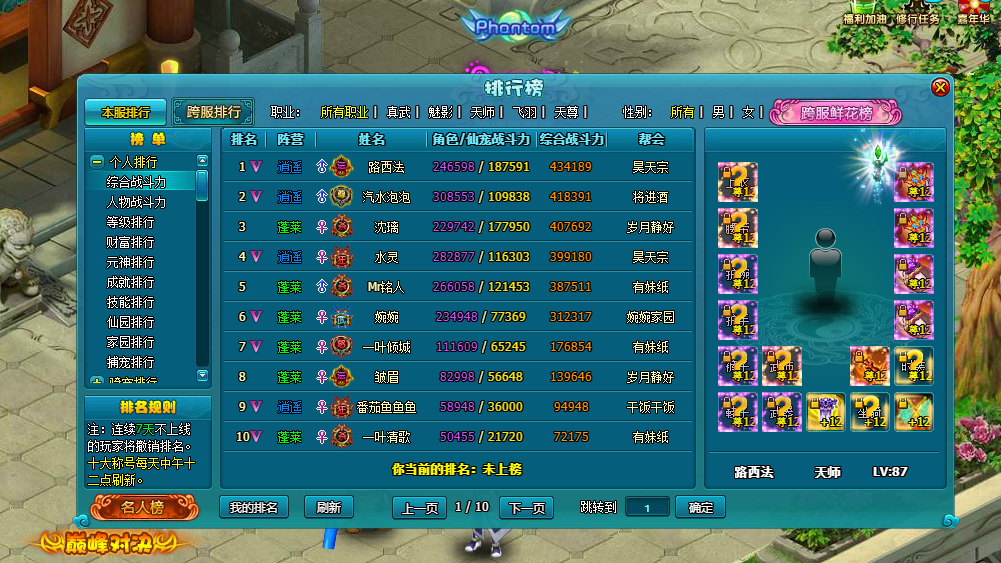
Task: Filter rankings by 真武 class
Action: (398, 112)
